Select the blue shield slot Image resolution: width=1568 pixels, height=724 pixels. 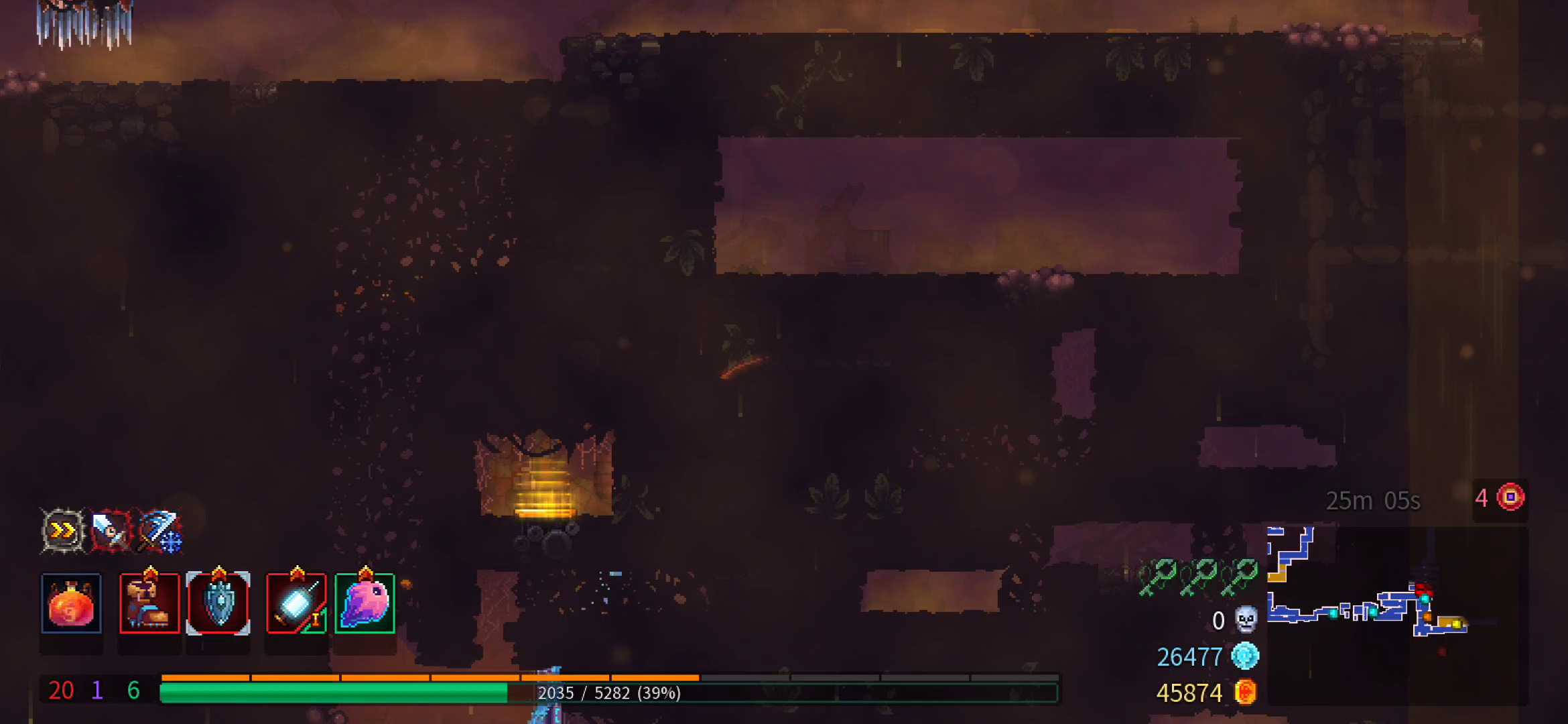pyautogui.click(x=218, y=603)
